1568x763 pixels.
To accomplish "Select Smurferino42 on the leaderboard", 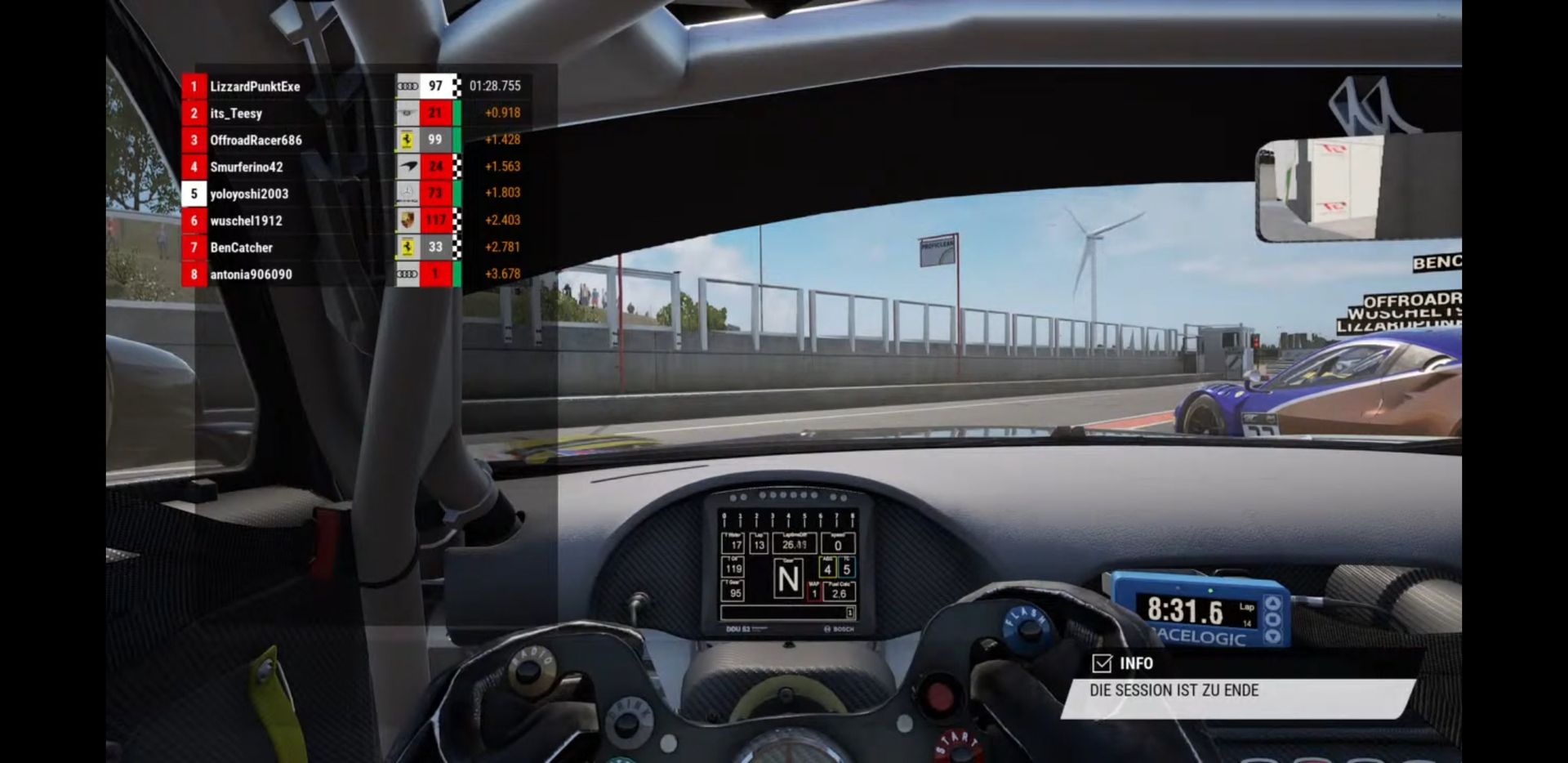I will pyautogui.click(x=246, y=167).
